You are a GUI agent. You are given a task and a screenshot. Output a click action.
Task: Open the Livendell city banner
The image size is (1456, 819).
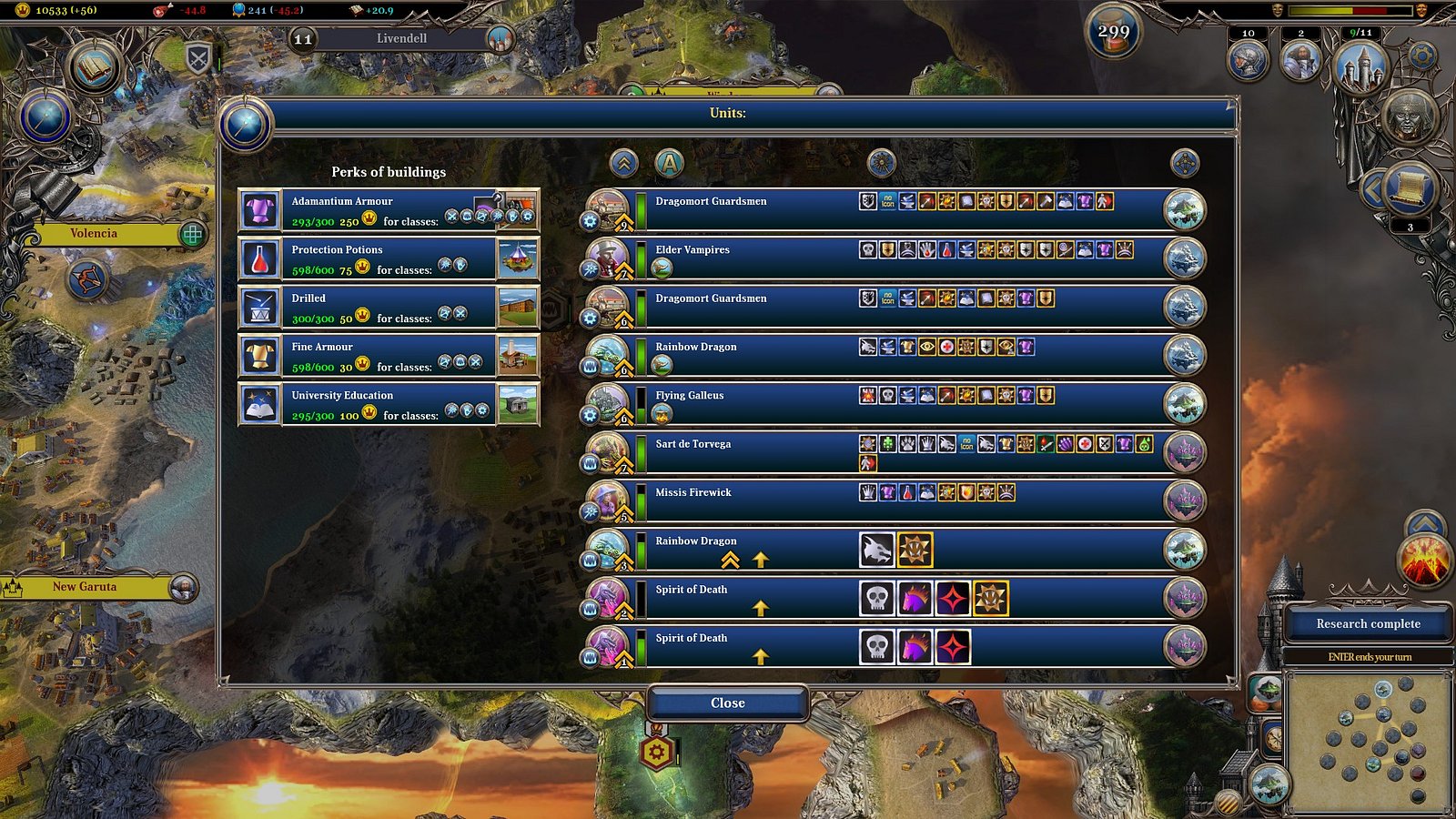click(x=401, y=38)
